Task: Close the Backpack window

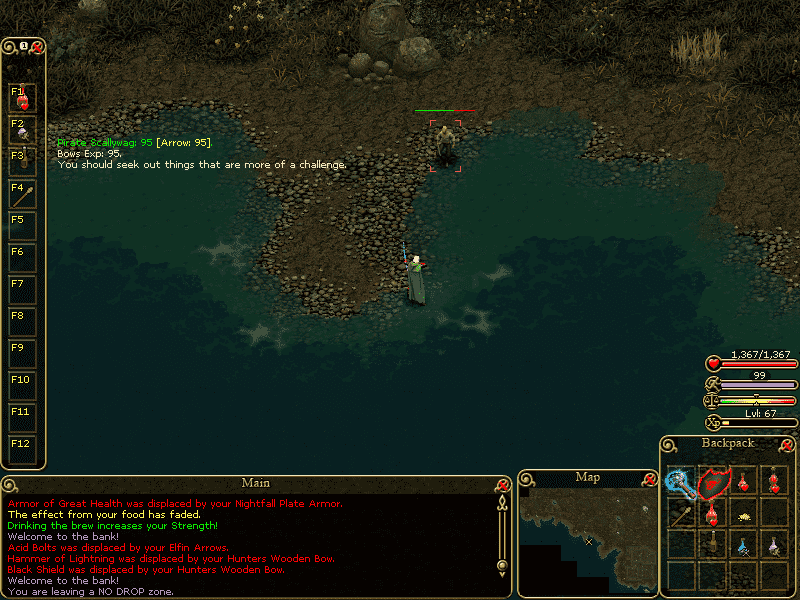Action: point(788,445)
